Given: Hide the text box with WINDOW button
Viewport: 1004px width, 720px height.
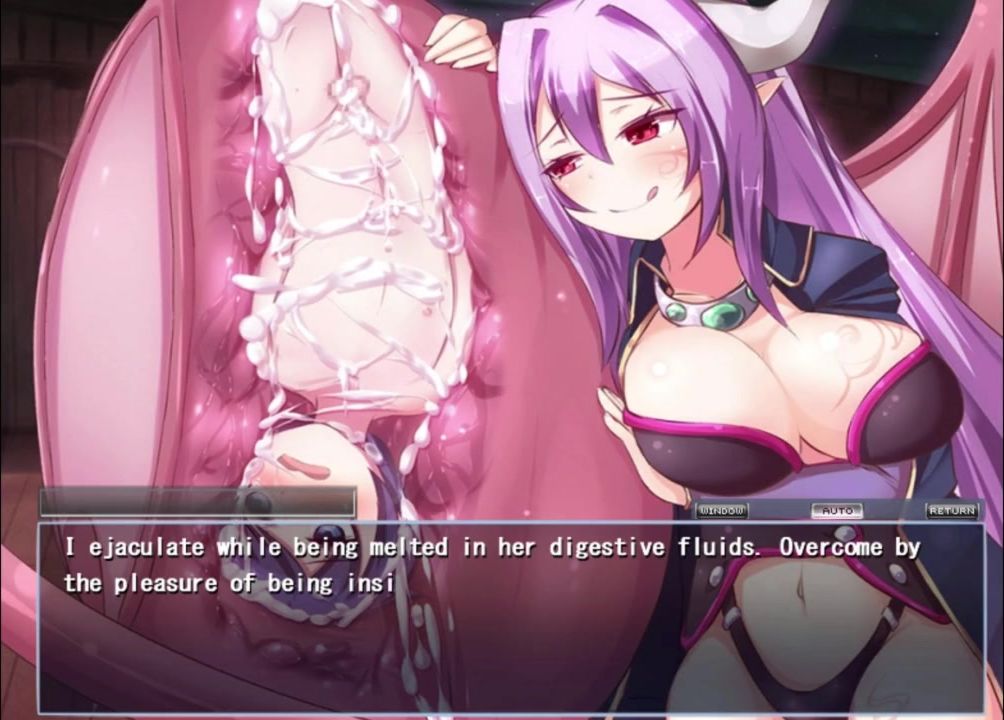Looking at the screenshot, I should 721,510.
